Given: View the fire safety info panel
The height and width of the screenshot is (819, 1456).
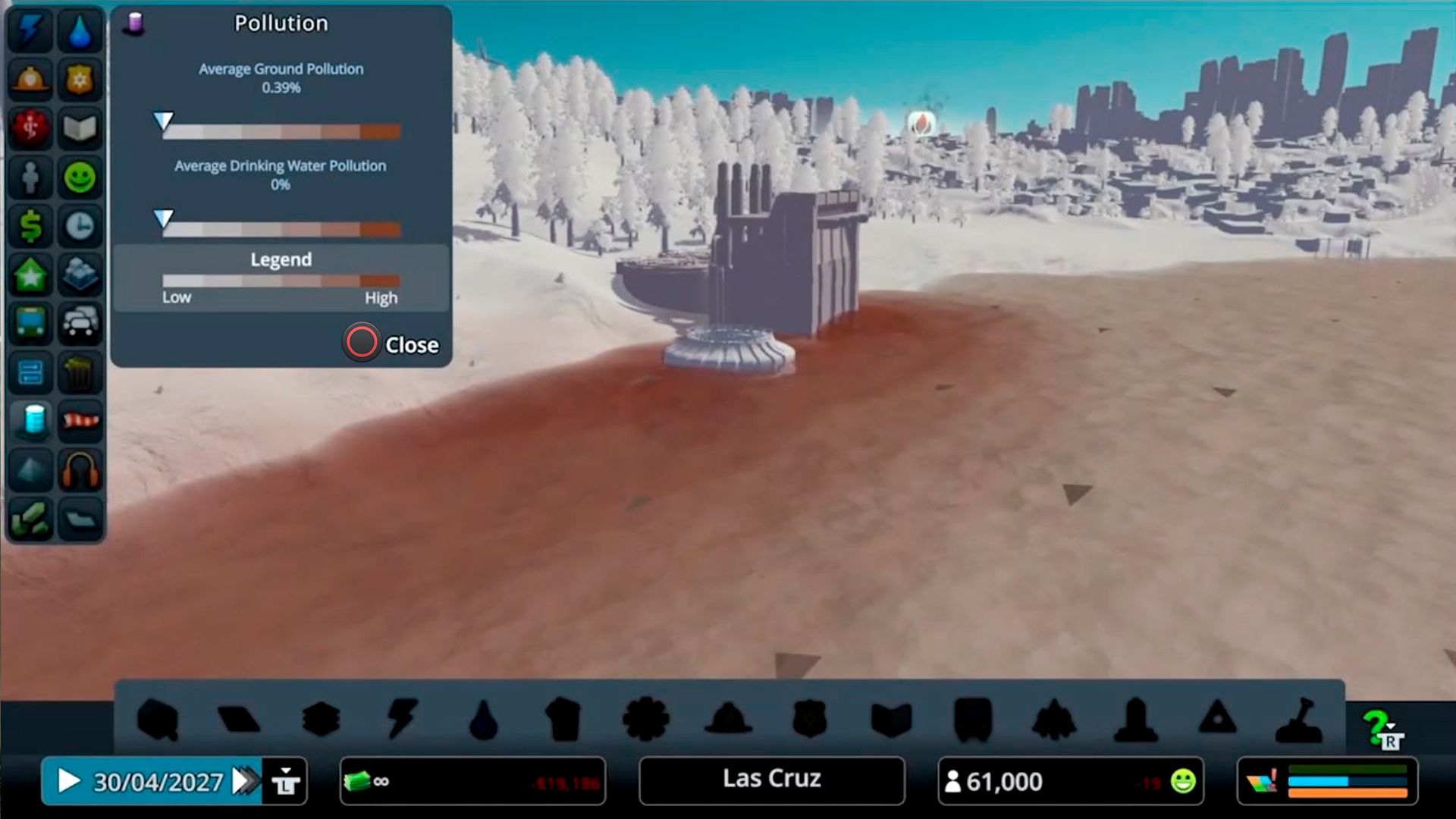Looking at the screenshot, I should pos(30,80).
